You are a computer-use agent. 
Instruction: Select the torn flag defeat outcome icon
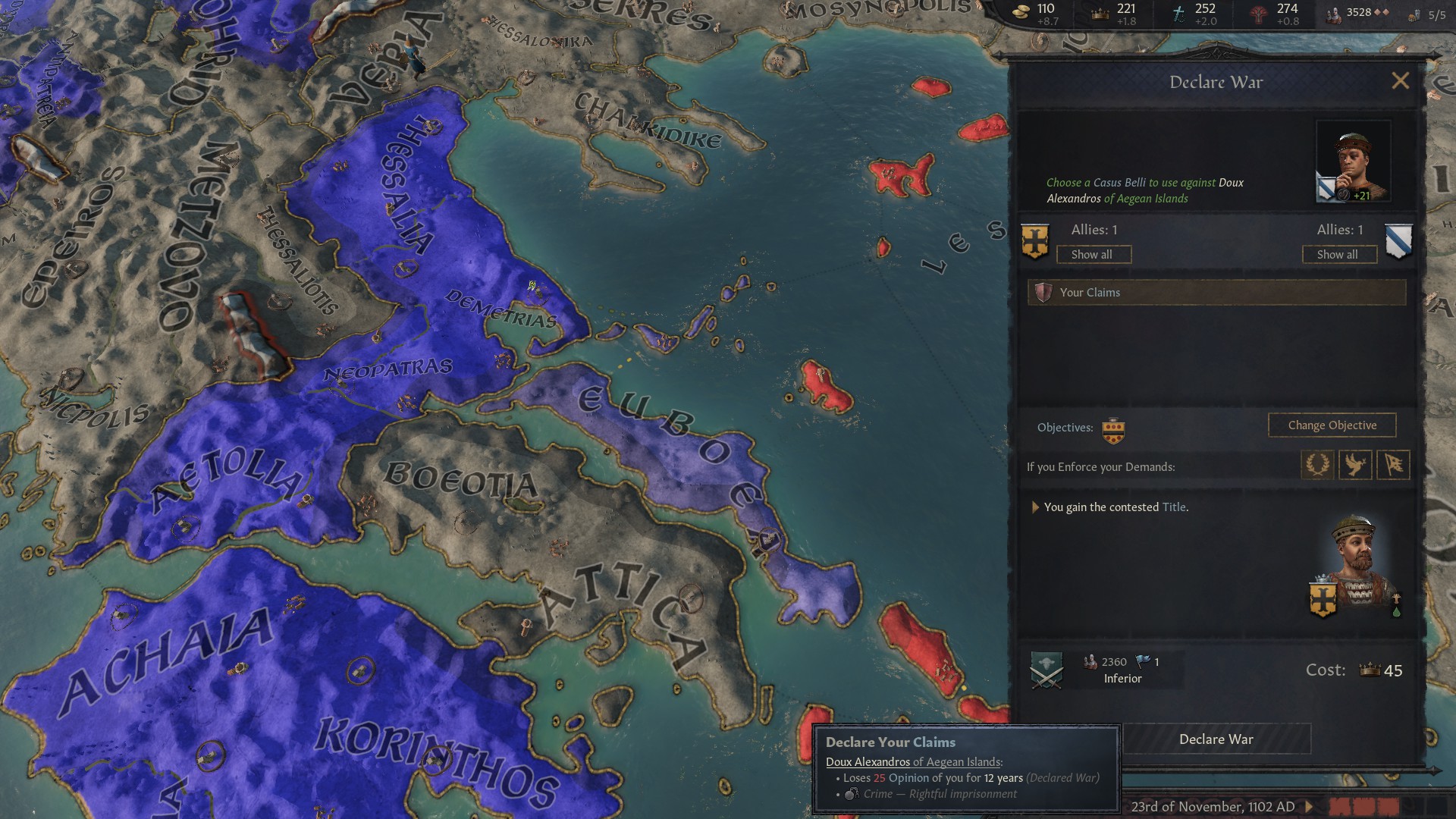[x=1393, y=465]
